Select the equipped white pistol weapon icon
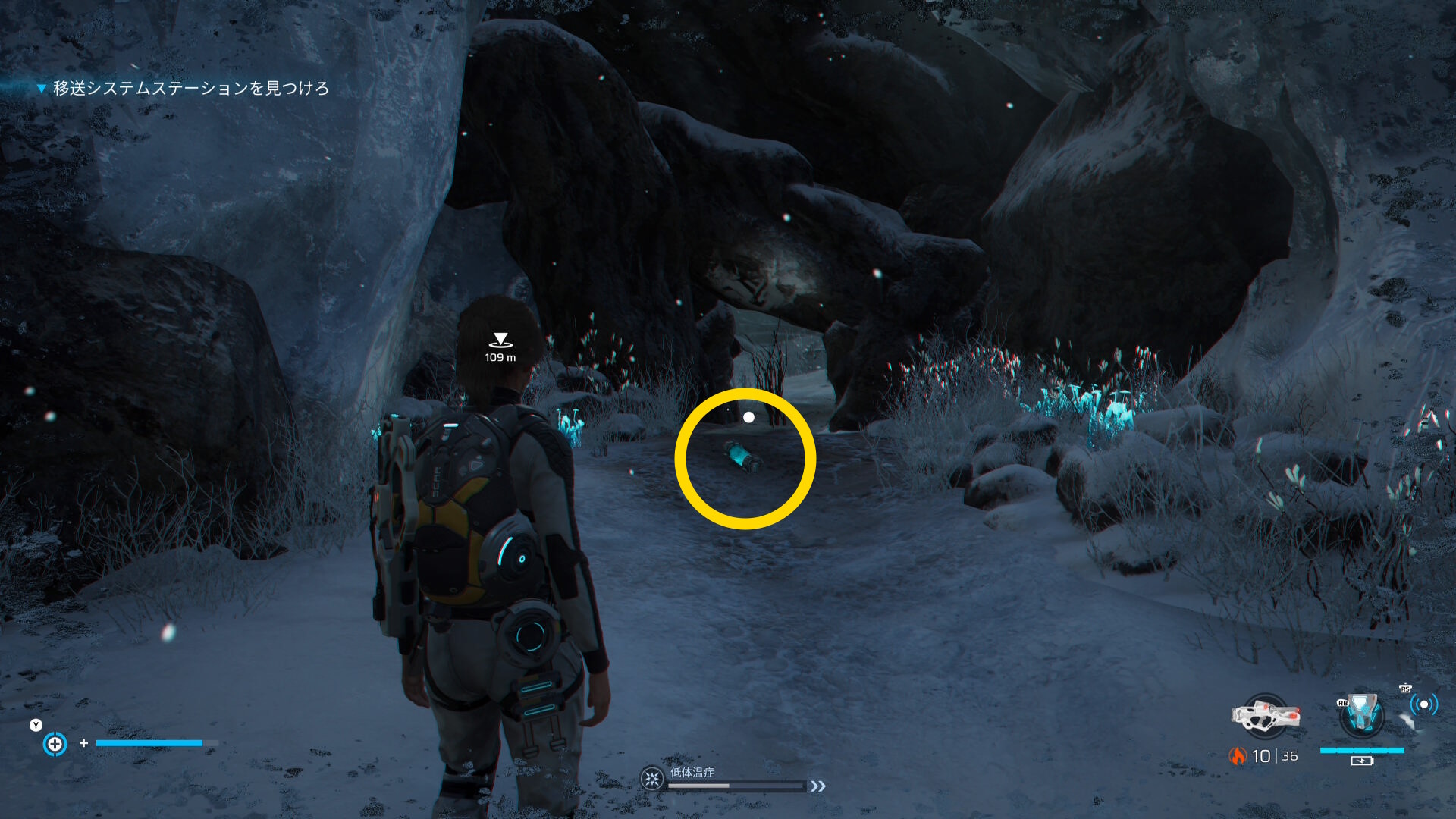This screenshot has height=819, width=1456. 1264,716
